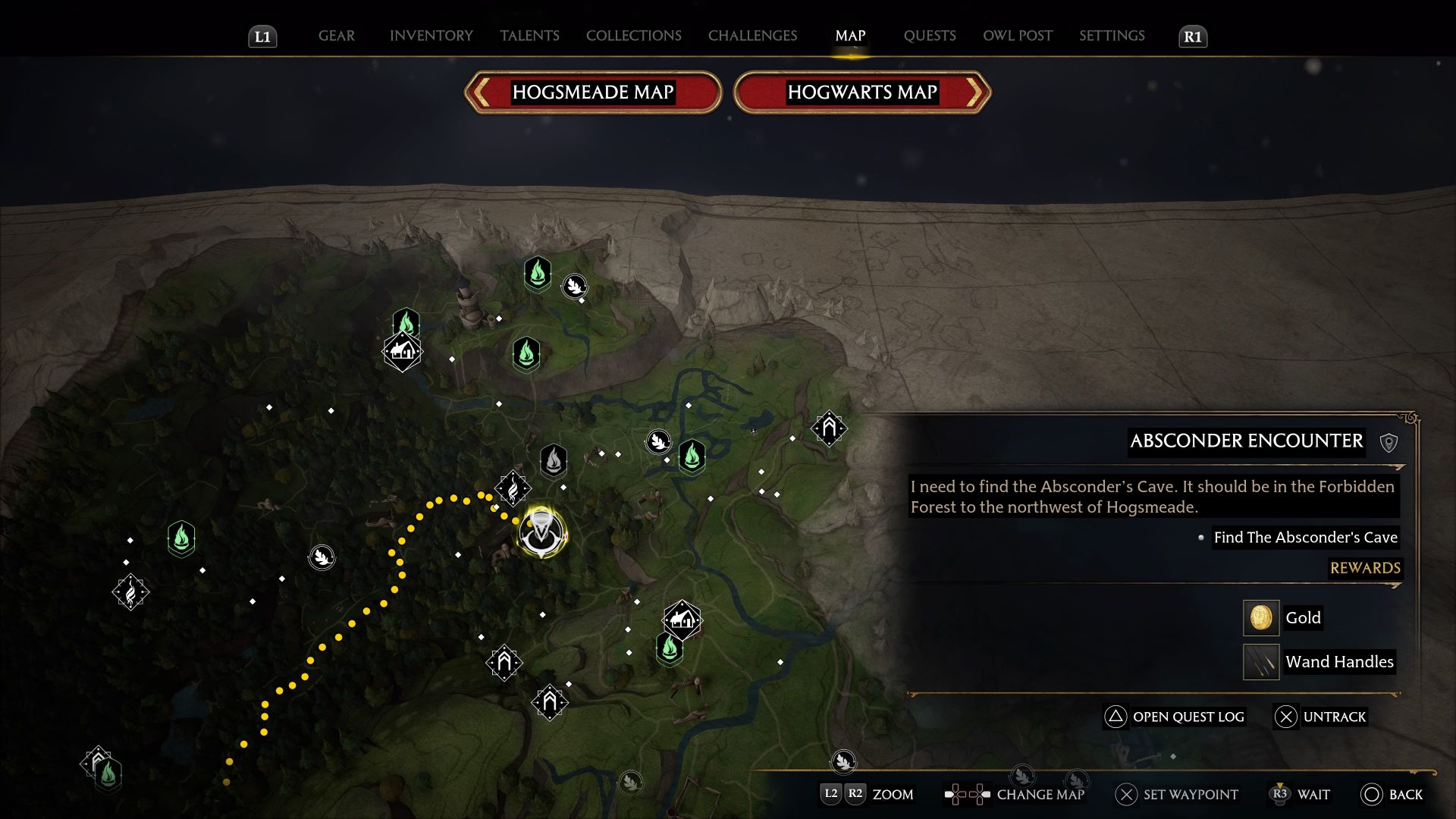Switch to the Quests tab
Screen dimensions: 1456x819
pos(930,36)
